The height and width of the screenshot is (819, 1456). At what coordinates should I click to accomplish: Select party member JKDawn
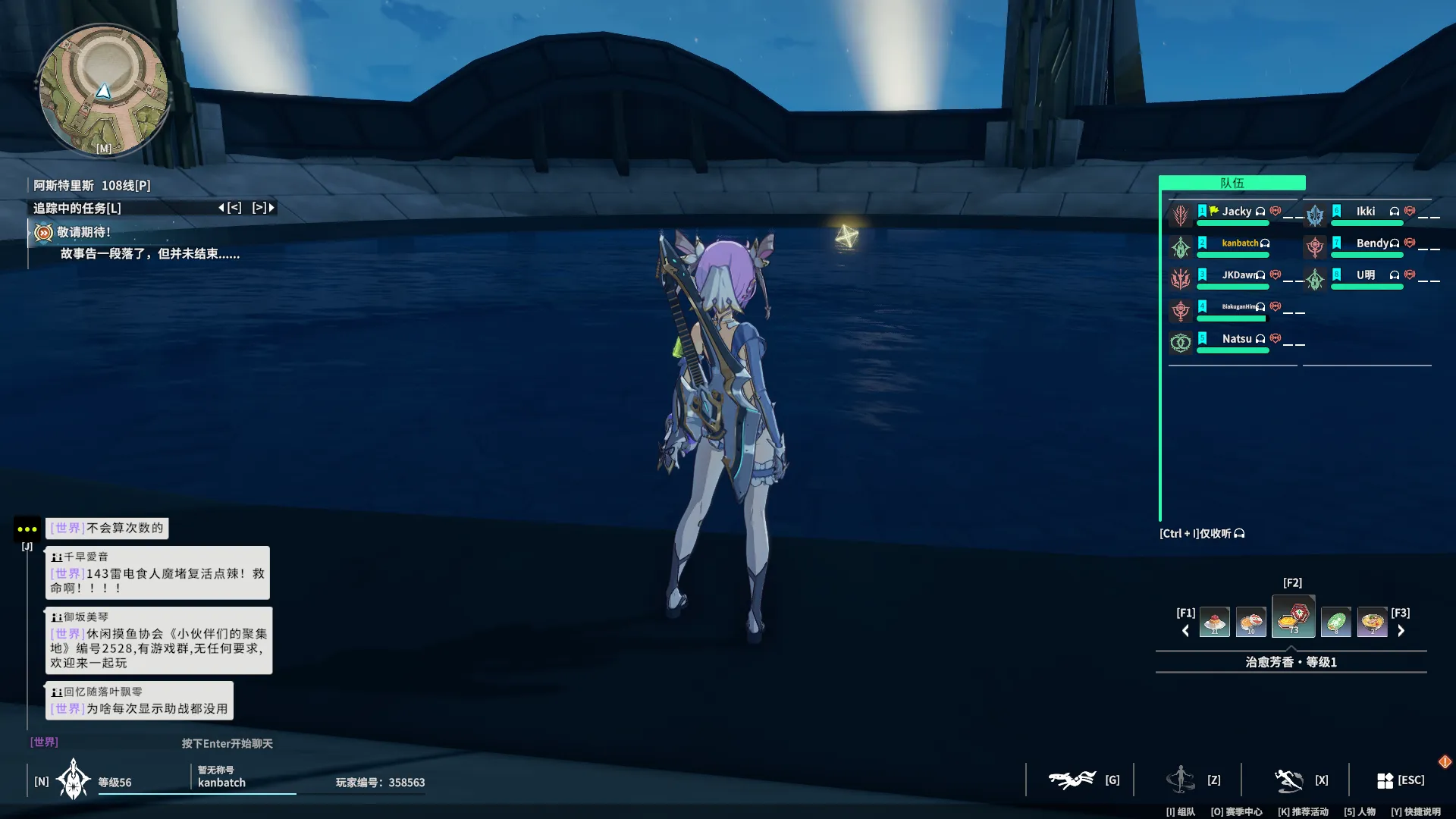tap(1238, 275)
